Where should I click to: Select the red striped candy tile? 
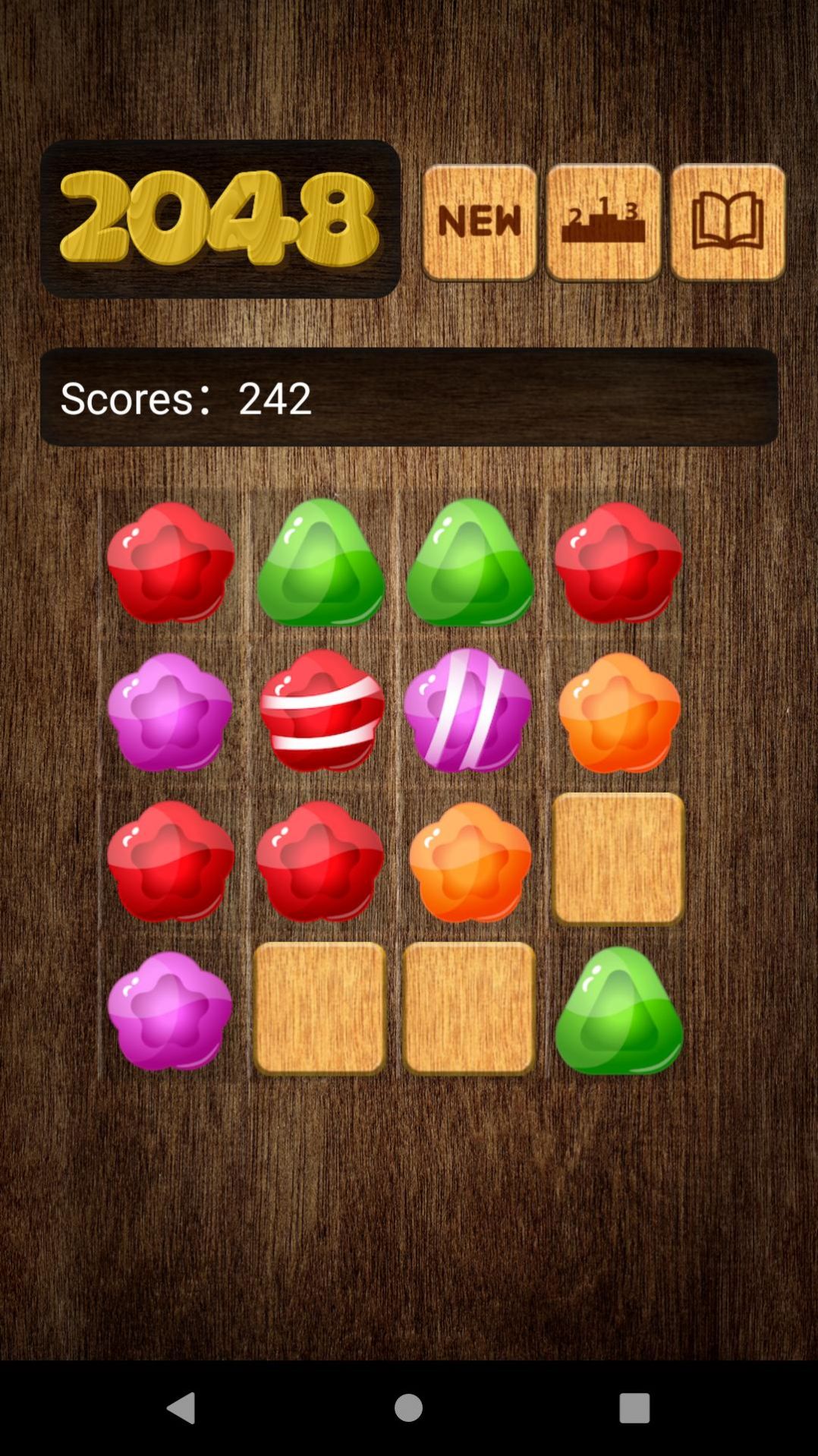(321, 711)
